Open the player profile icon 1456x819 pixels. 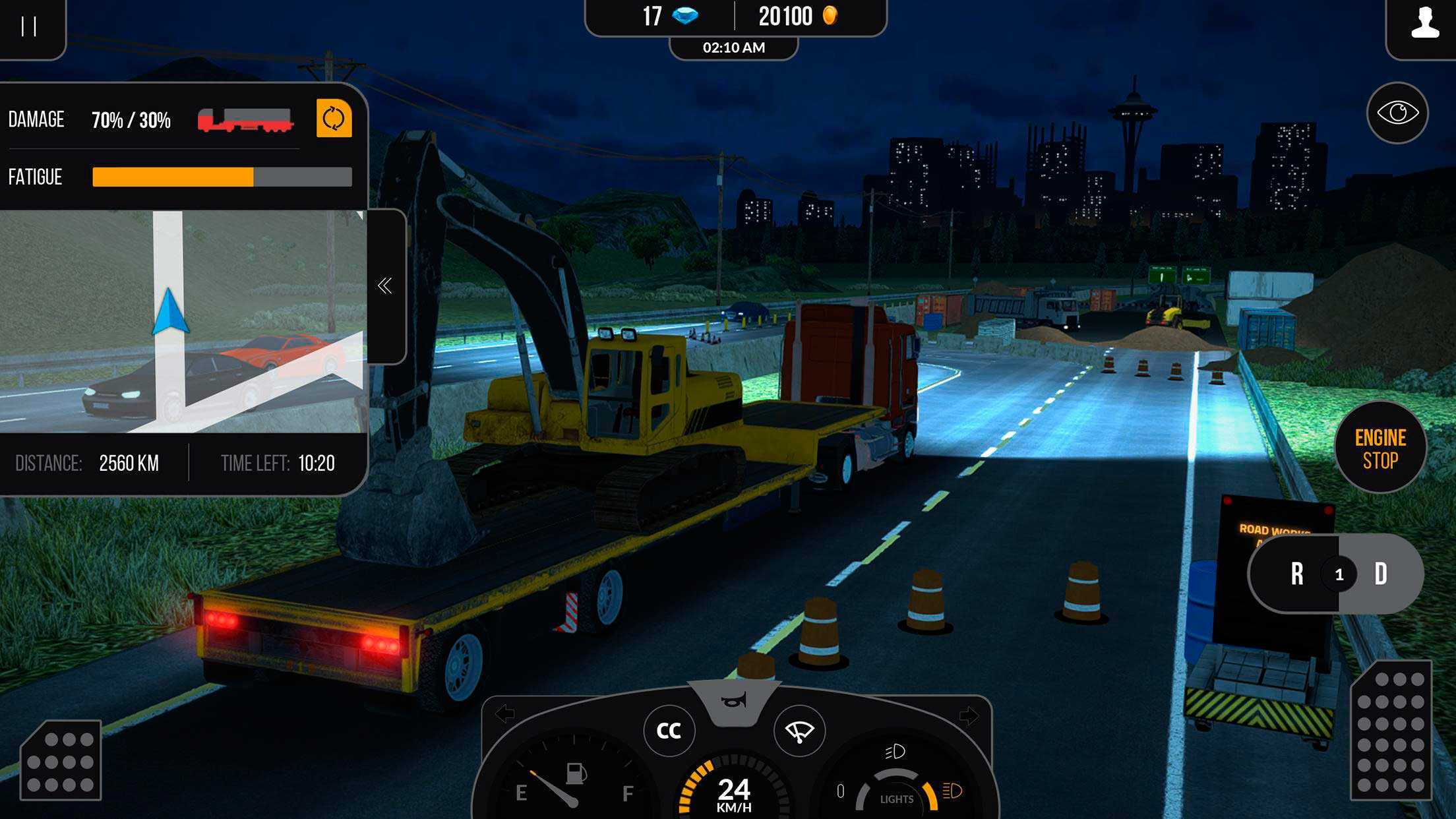[1424, 24]
